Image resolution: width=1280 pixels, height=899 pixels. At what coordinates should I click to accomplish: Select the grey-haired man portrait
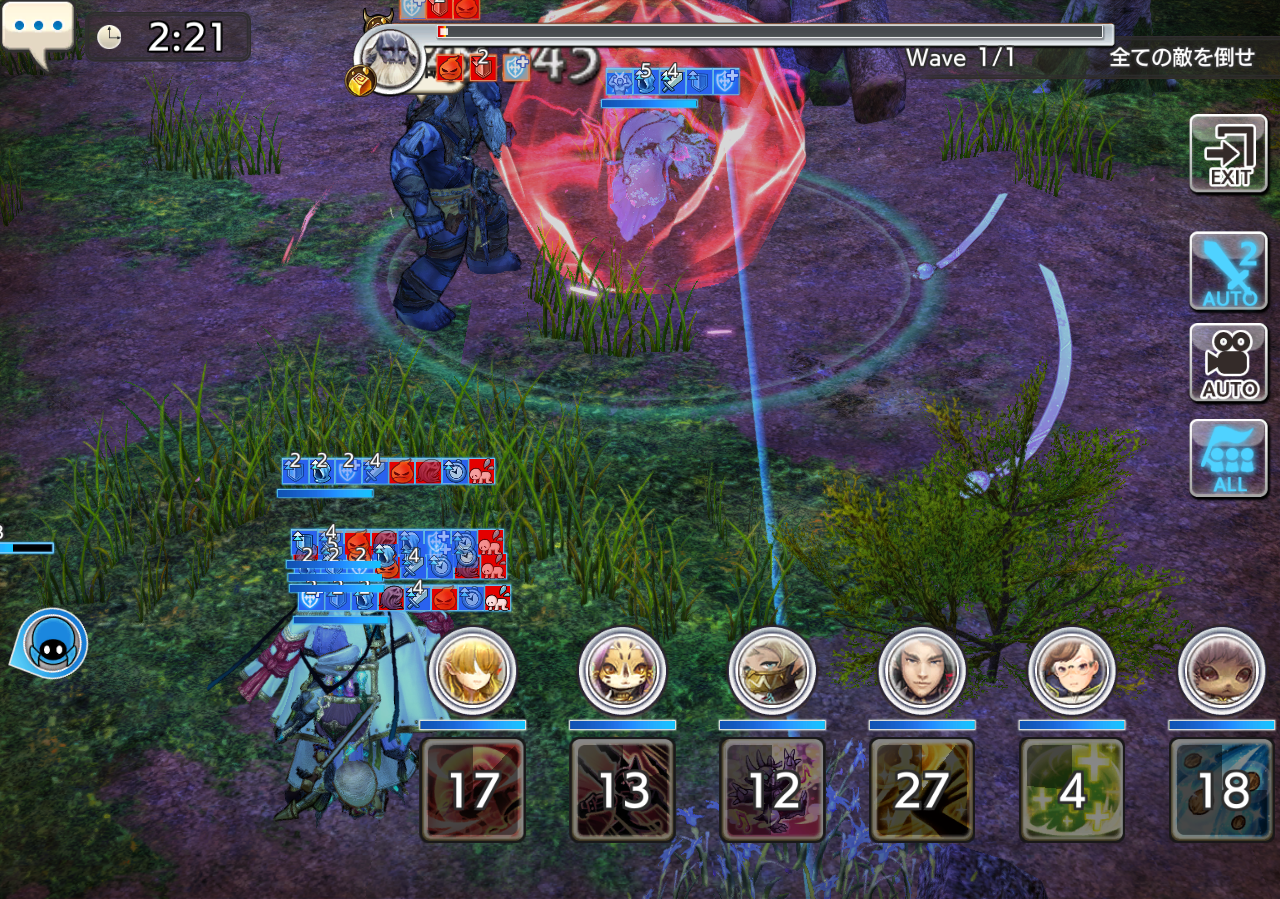pos(922,671)
